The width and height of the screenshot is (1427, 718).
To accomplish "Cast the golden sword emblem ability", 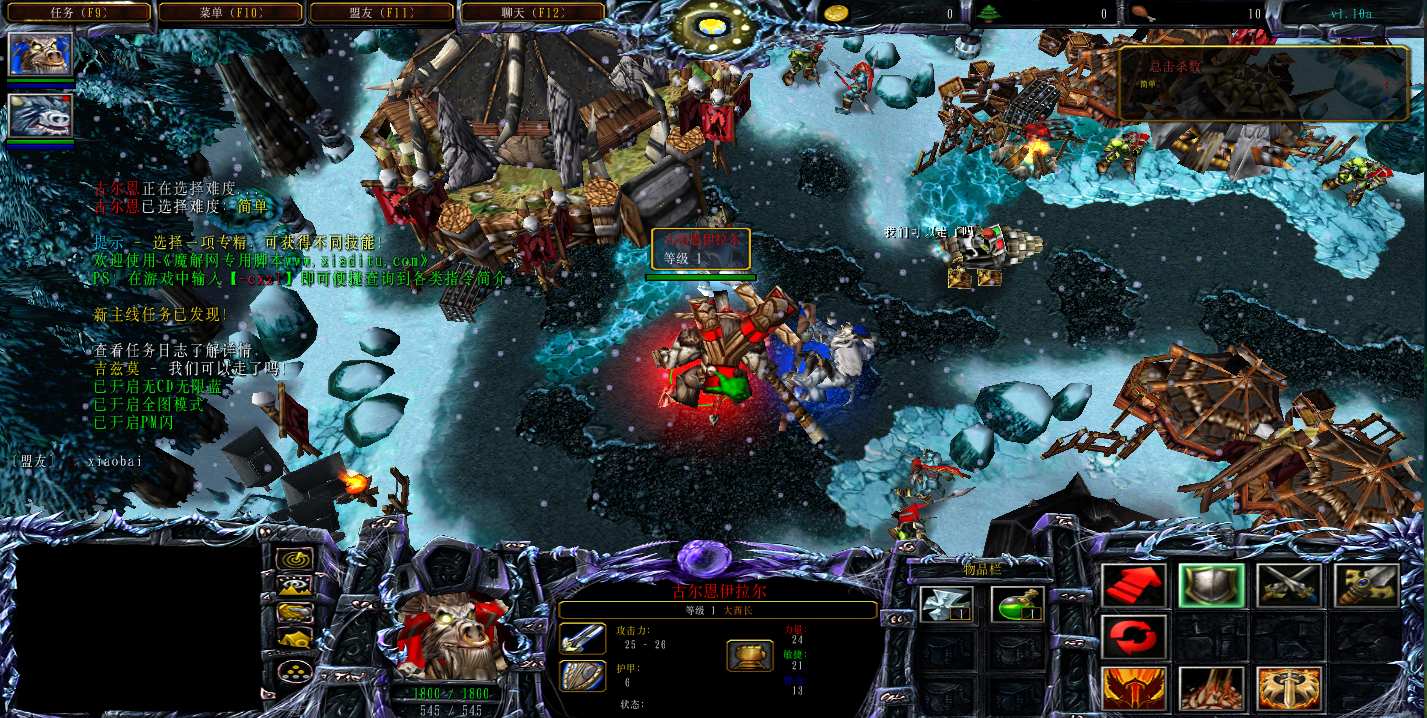I will (x=1288, y=688).
